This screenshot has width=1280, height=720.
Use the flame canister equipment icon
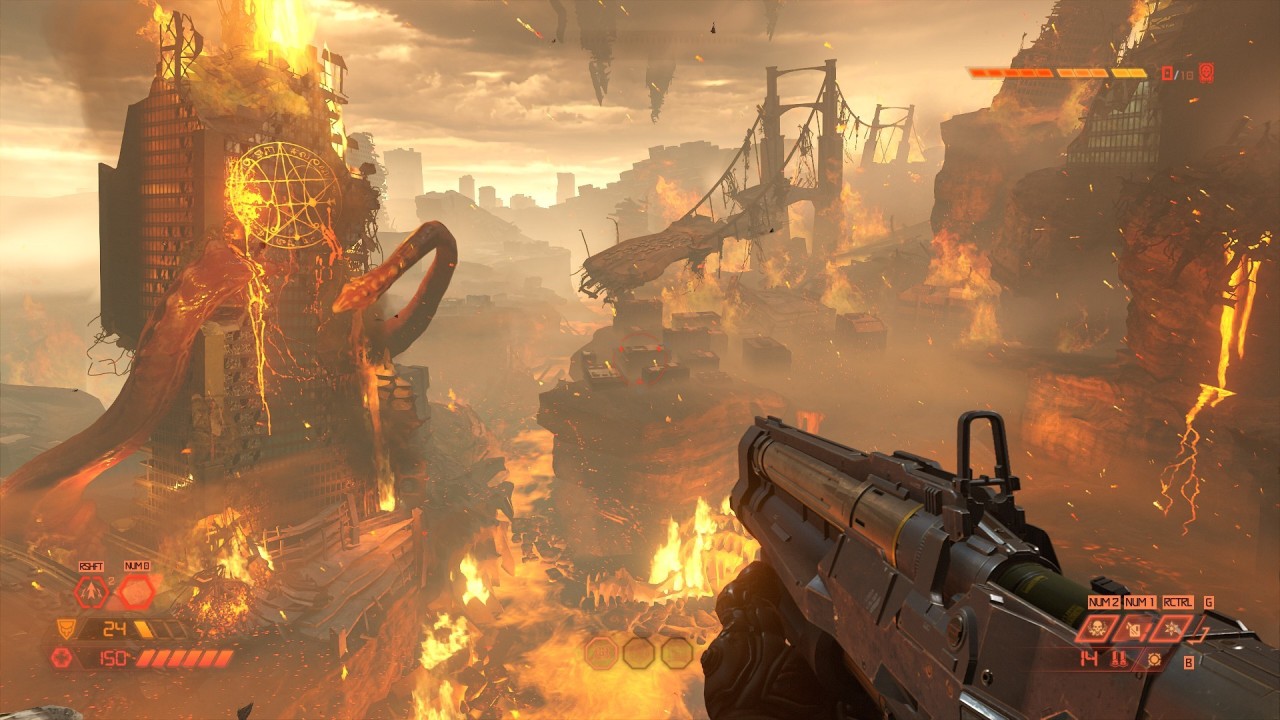pyautogui.click(x=1133, y=628)
